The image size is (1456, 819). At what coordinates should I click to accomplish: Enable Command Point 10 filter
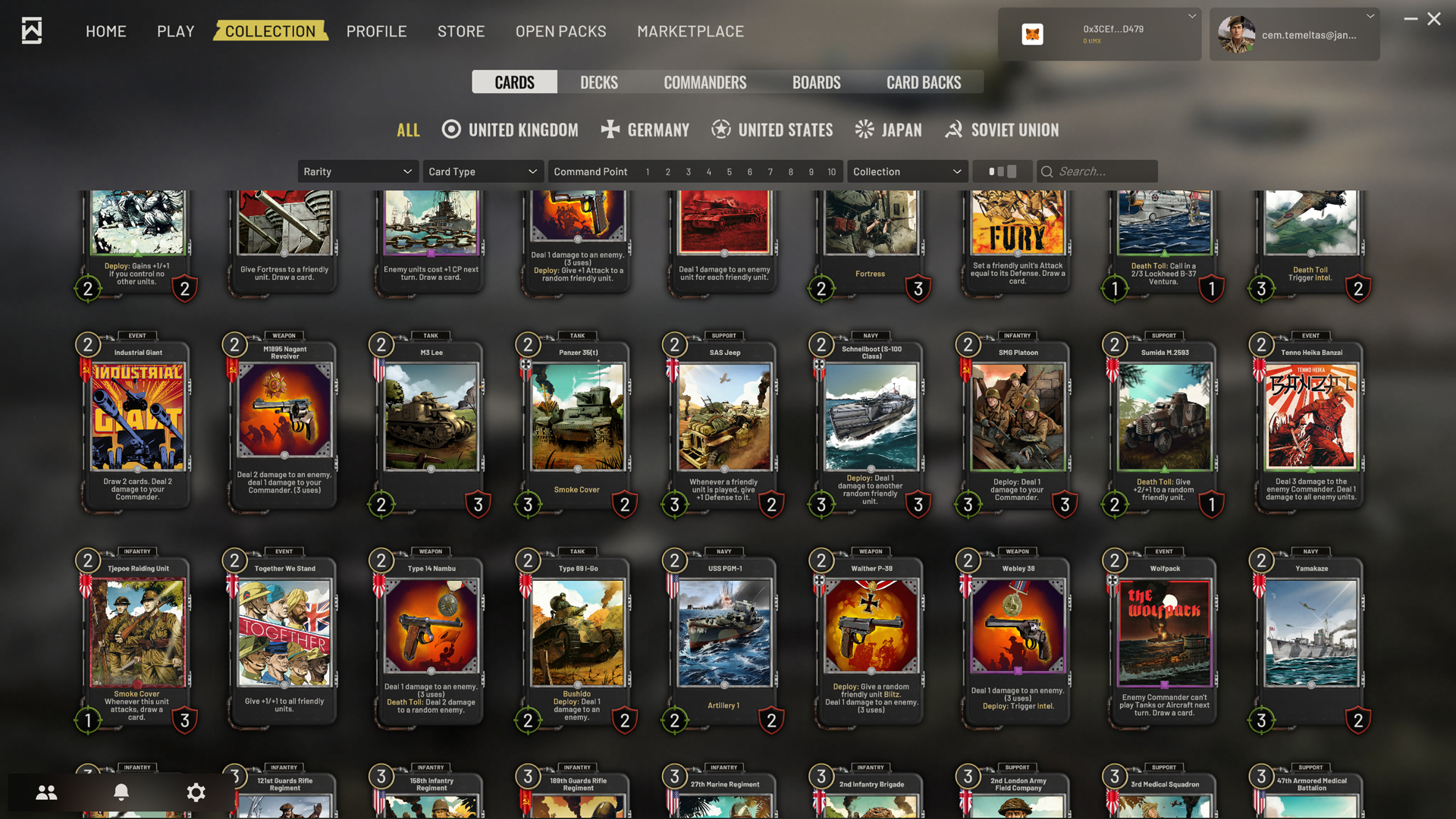point(831,171)
